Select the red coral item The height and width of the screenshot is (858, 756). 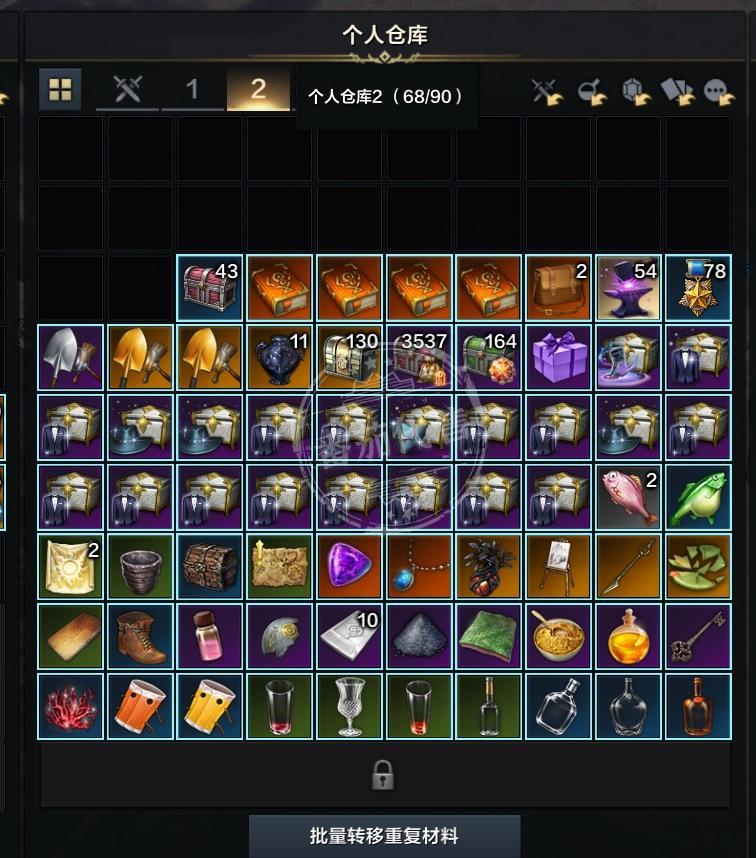click(70, 706)
